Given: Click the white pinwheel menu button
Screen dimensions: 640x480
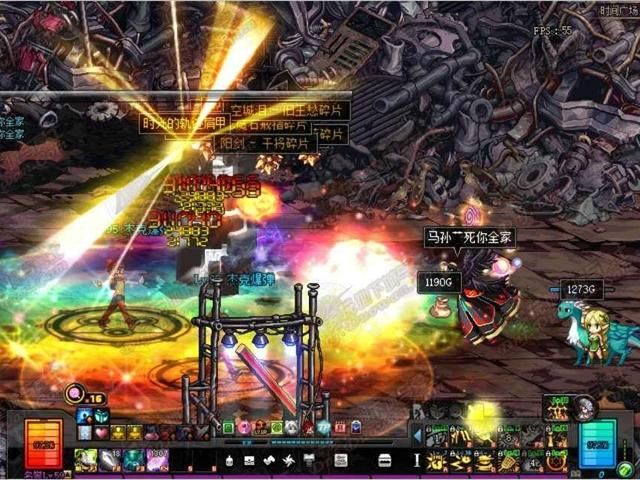Looking at the screenshot, I should coord(289,460).
